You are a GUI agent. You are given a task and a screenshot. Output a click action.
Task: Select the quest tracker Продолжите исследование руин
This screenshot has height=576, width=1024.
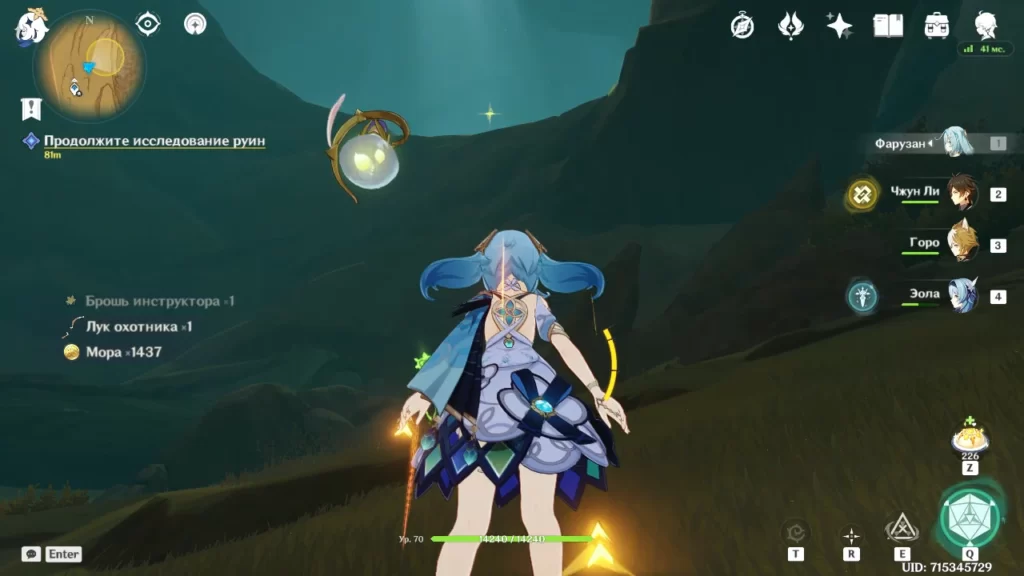[154, 141]
